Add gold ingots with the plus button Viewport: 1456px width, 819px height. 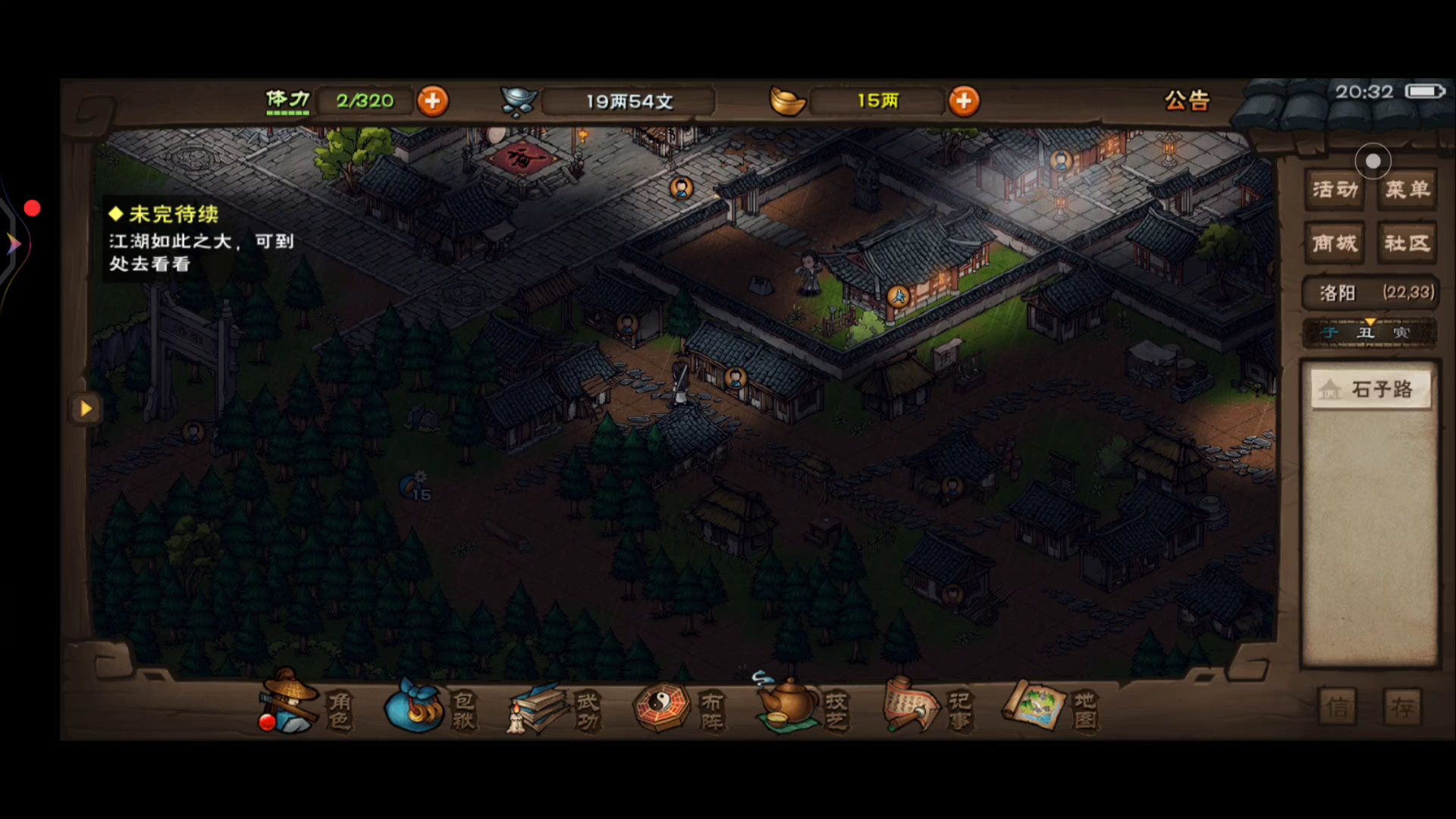click(964, 101)
